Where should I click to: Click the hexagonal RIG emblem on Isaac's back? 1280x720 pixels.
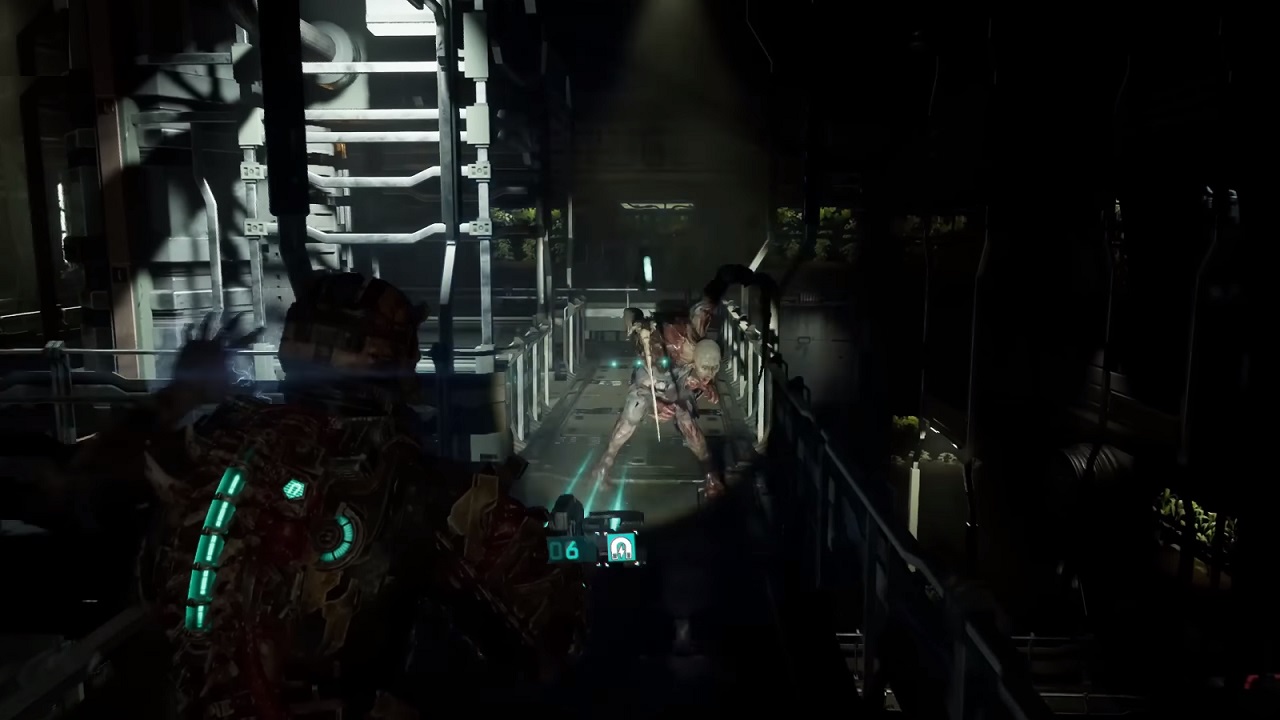(294, 488)
